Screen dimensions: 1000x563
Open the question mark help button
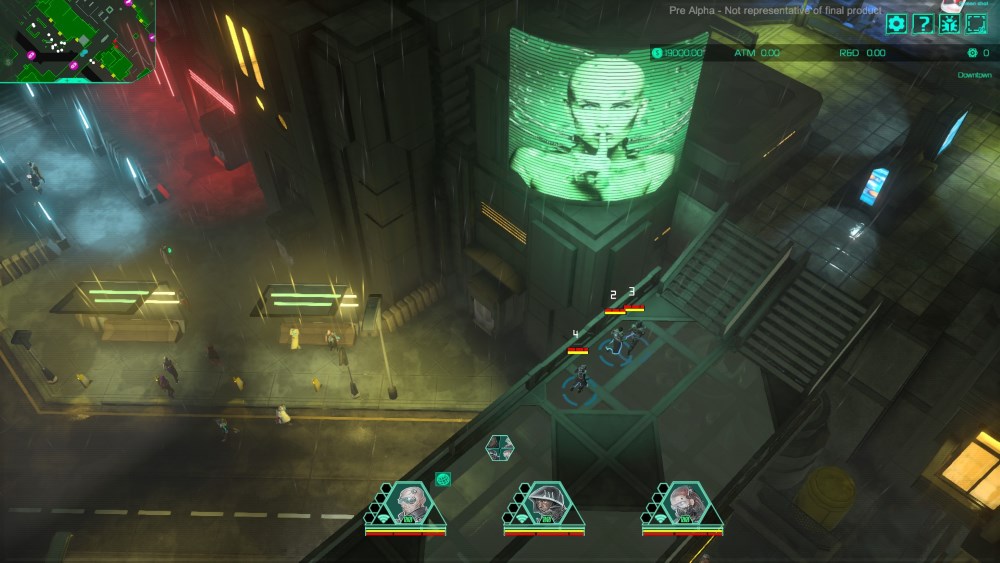point(923,24)
